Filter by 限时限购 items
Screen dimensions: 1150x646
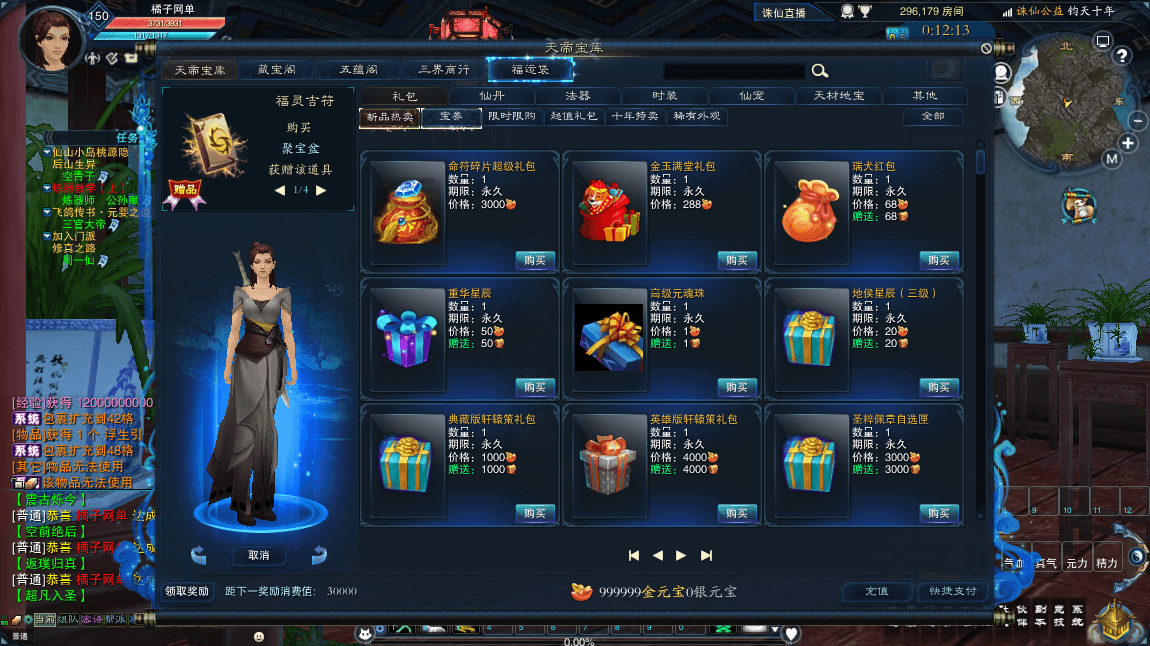513,117
